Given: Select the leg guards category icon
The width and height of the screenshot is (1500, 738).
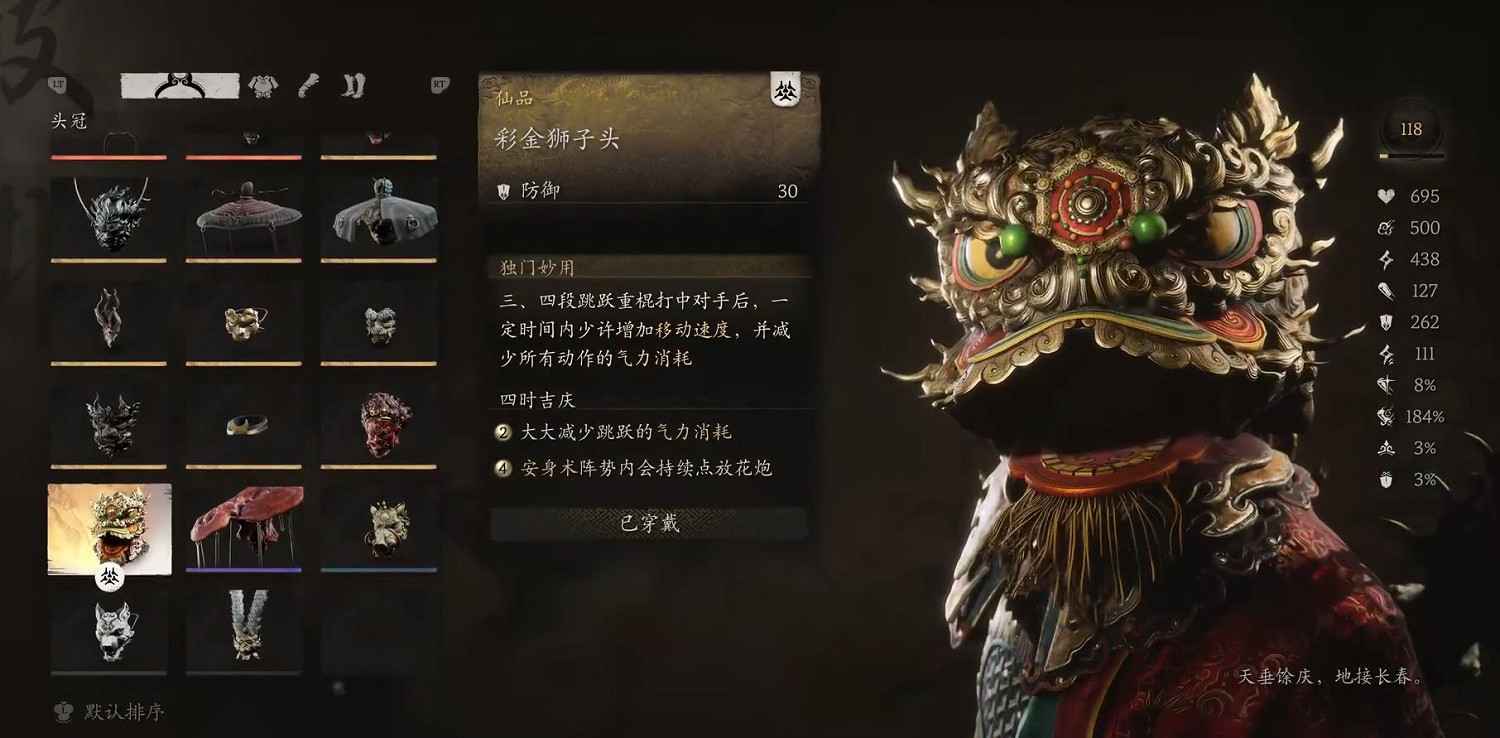Looking at the screenshot, I should (351, 86).
